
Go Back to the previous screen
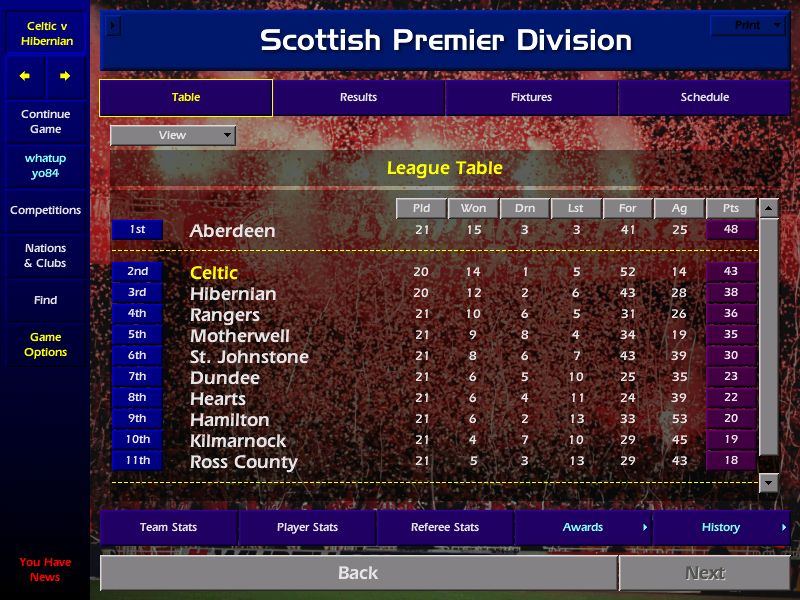click(x=358, y=573)
